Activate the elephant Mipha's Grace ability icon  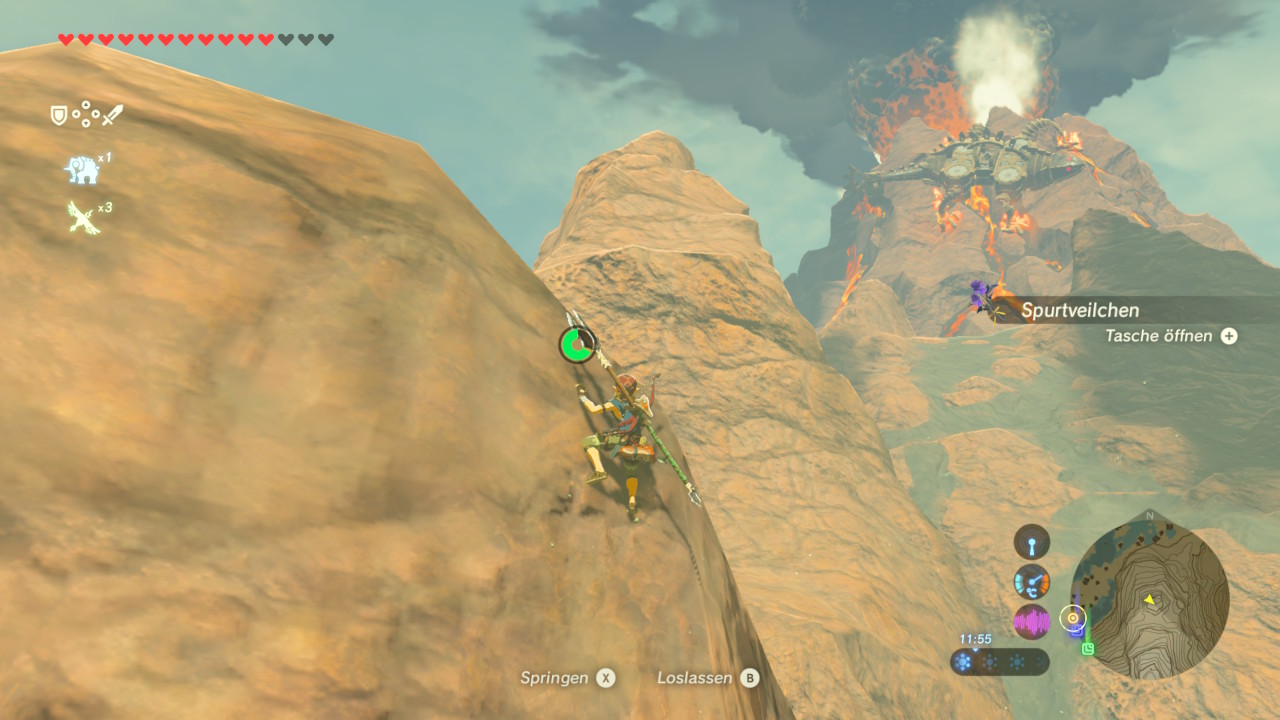83,169
